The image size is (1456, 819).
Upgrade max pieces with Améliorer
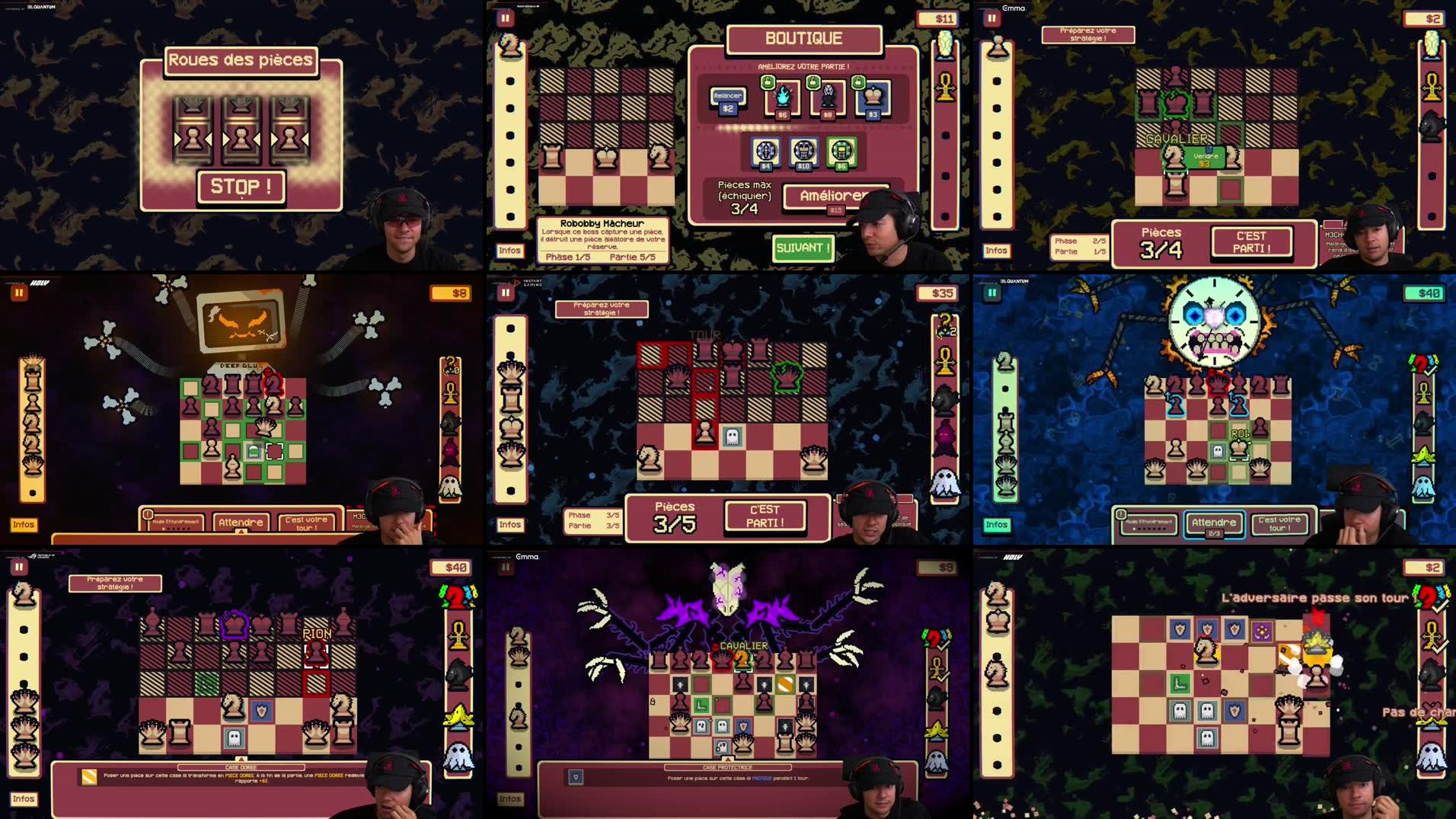tap(835, 197)
